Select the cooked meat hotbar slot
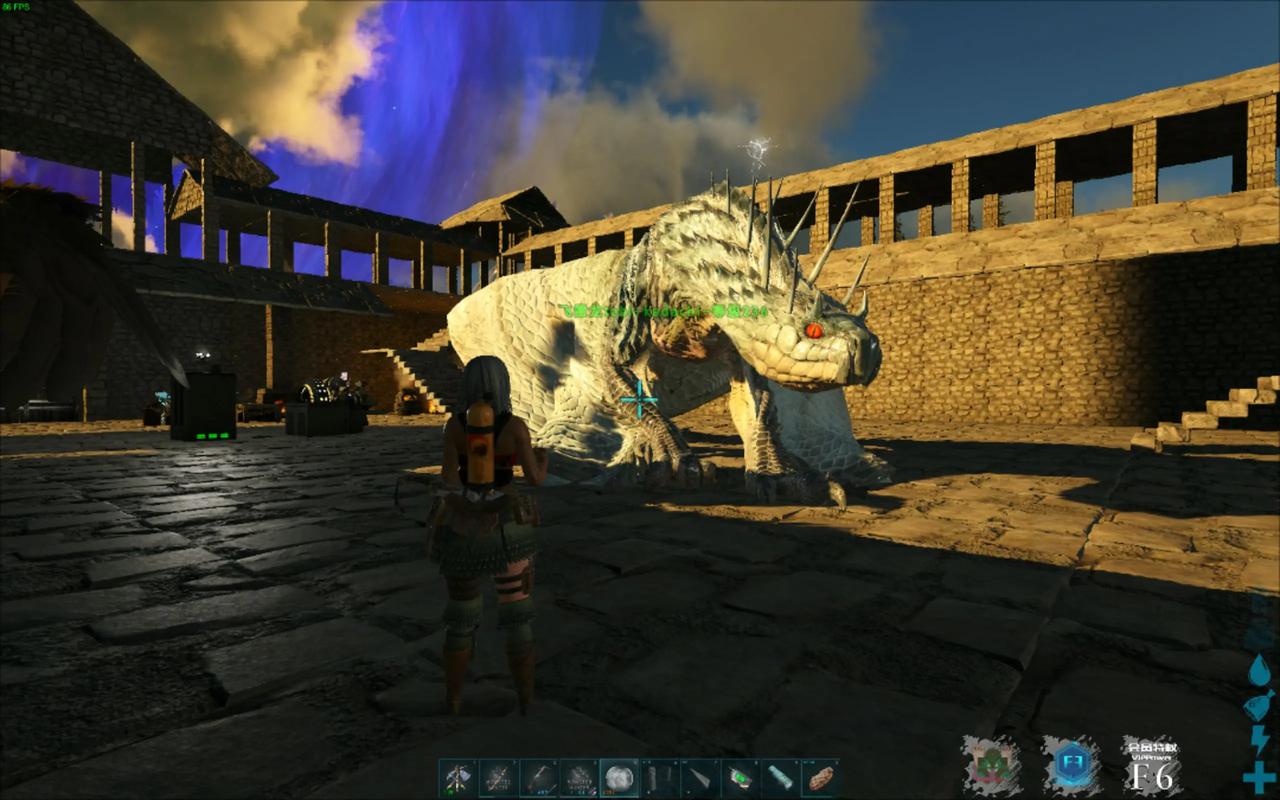1280x800 pixels. (819, 778)
